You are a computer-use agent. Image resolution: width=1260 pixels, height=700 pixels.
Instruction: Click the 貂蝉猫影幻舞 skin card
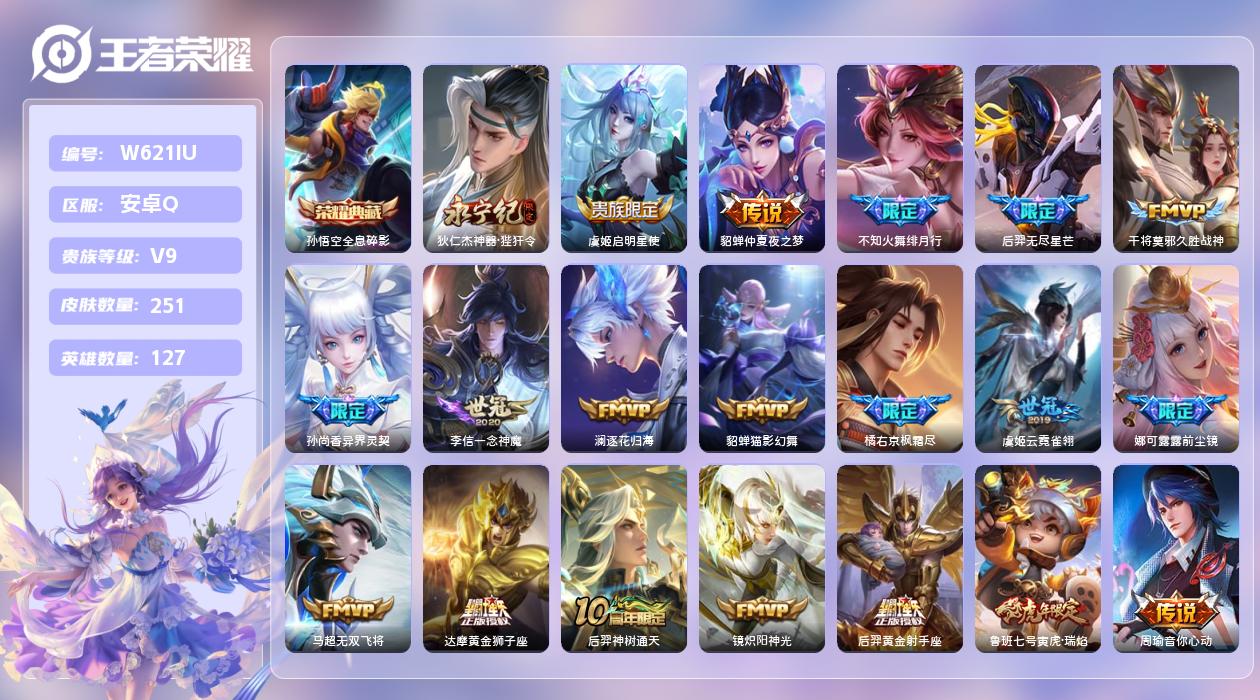[x=762, y=358]
